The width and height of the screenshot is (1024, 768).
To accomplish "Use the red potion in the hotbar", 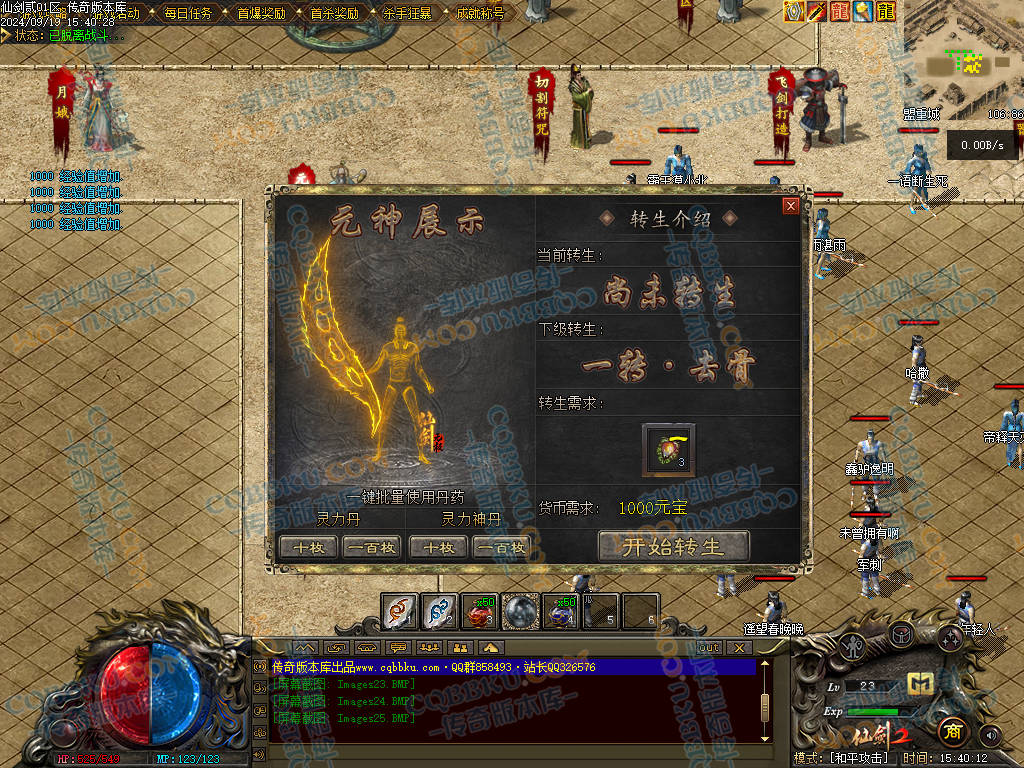I will click(x=478, y=611).
